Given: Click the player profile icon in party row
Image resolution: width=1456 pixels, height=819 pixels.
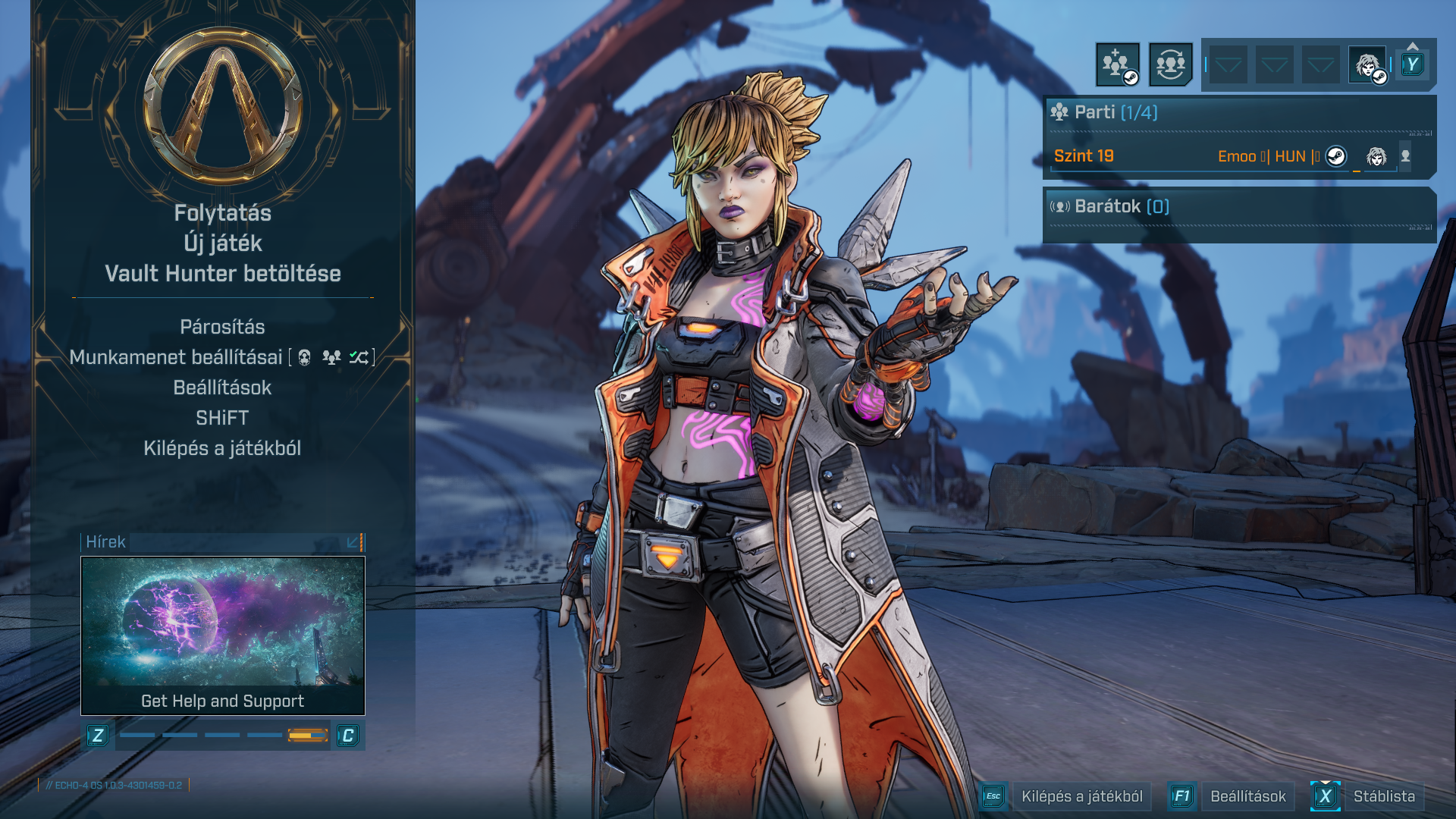Looking at the screenshot, I should (x=1405, y=156).
